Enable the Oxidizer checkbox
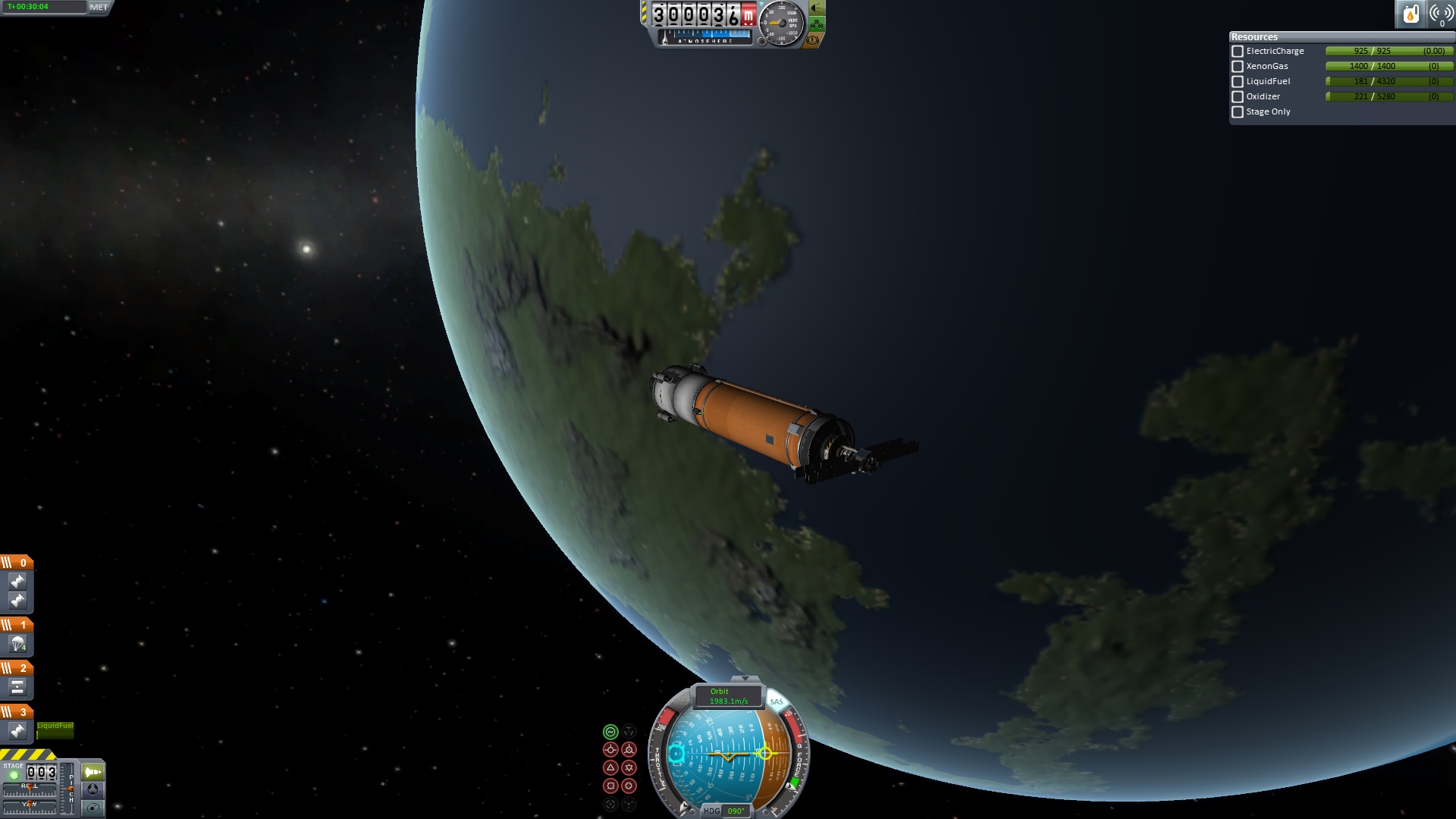This screenshot has width=1456, height=819. pyautogui.click(x=1238, y=97)
